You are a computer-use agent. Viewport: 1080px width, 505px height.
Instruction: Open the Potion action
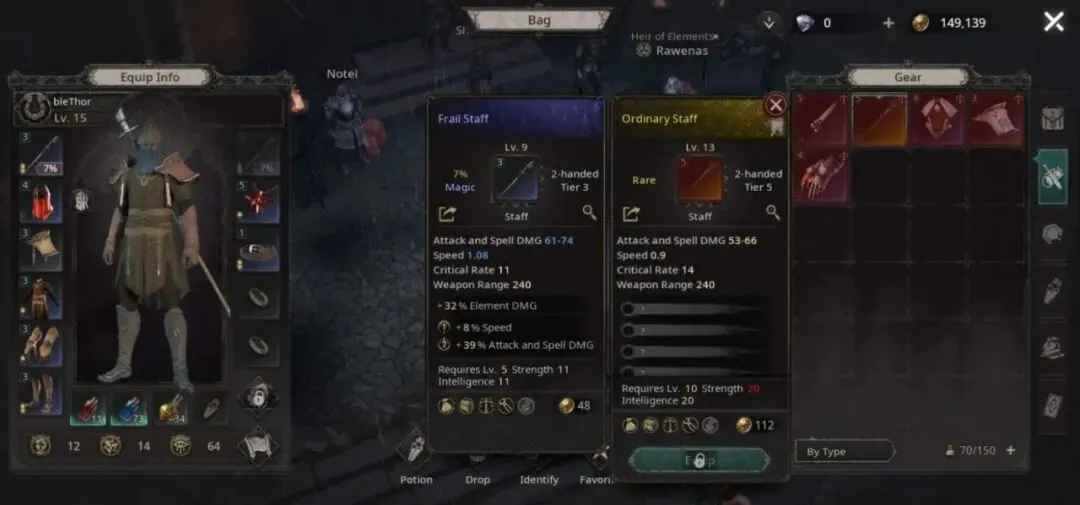pyautogui.click(x=416, y=459)
